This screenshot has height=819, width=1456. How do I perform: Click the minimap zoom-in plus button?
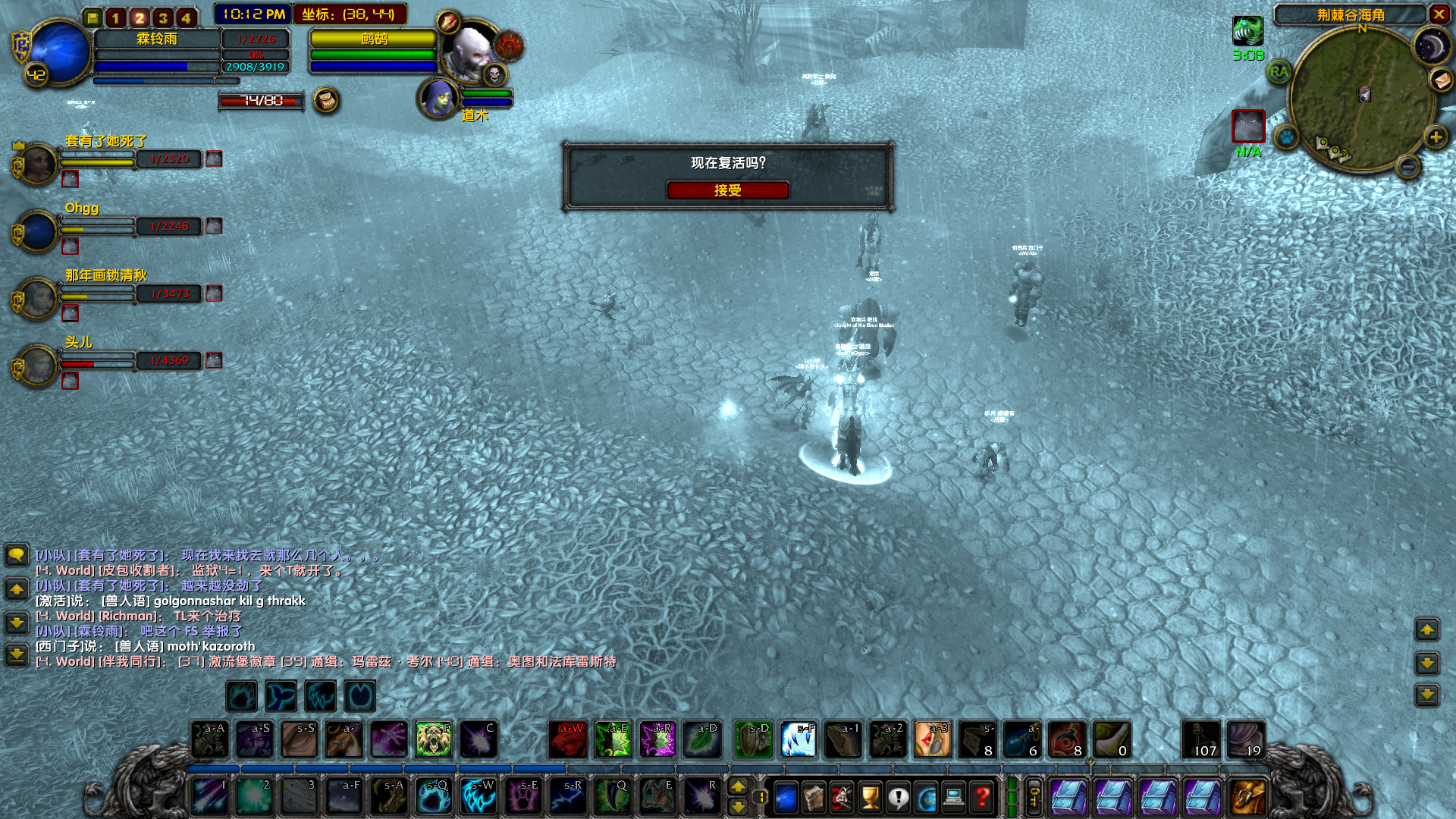[1436, 138]
